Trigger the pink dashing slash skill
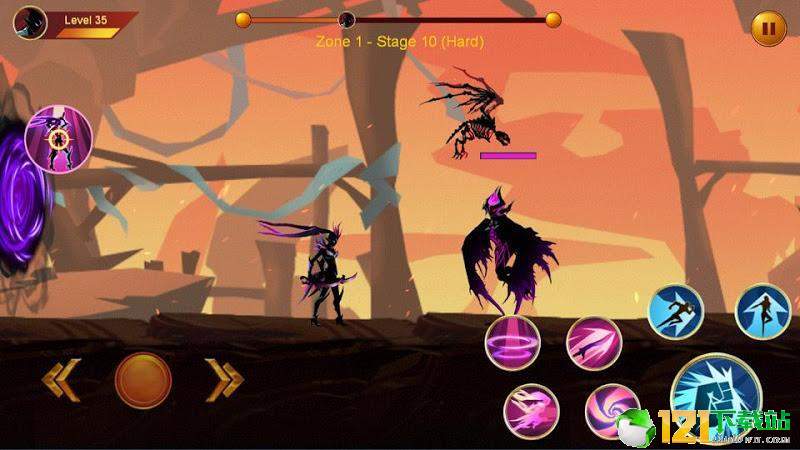Viewport: 800px width, 450px height. [531, 410]
